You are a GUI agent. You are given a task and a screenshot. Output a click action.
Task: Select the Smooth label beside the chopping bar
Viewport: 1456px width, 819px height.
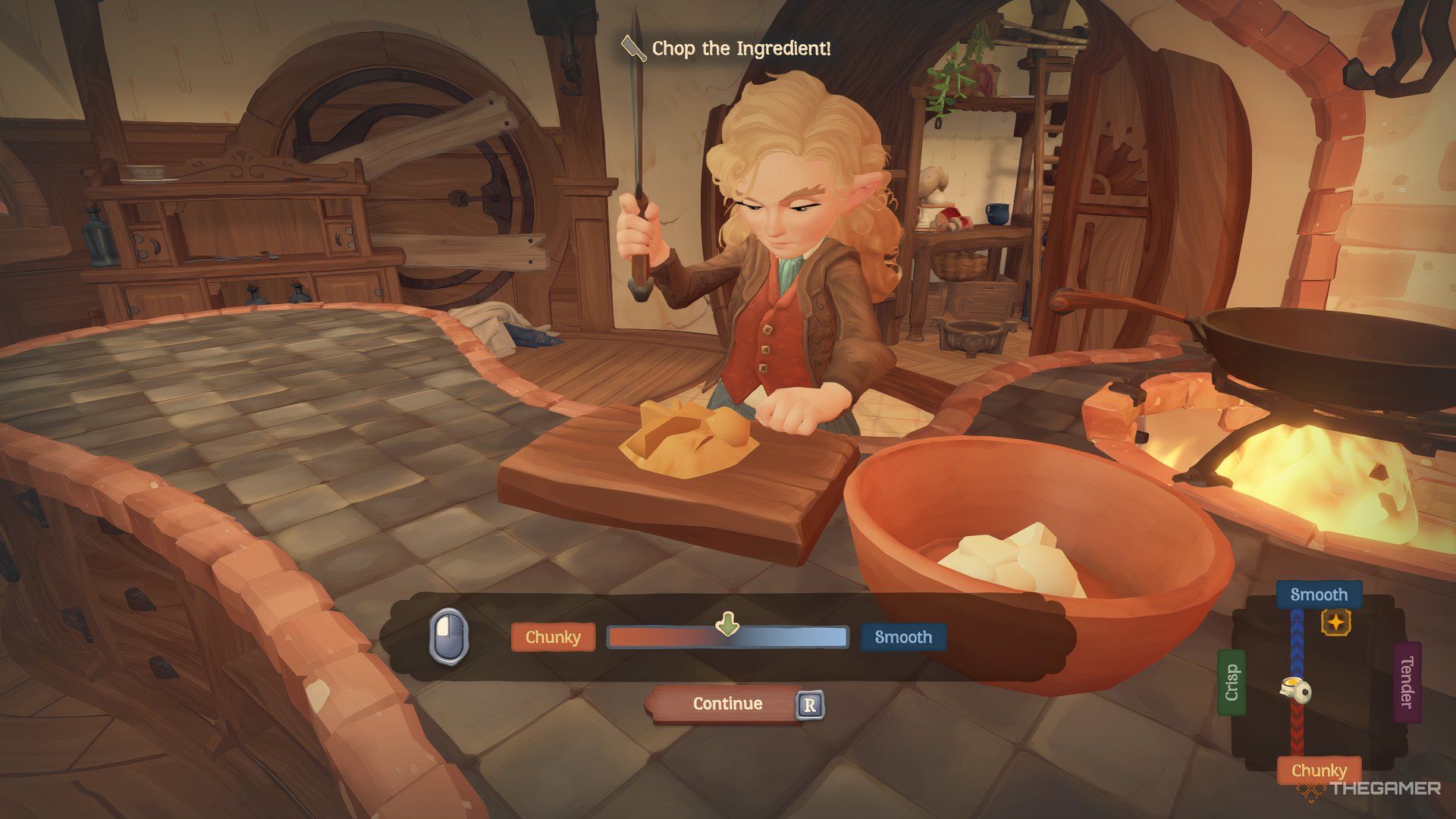click(x=902, y=638)
